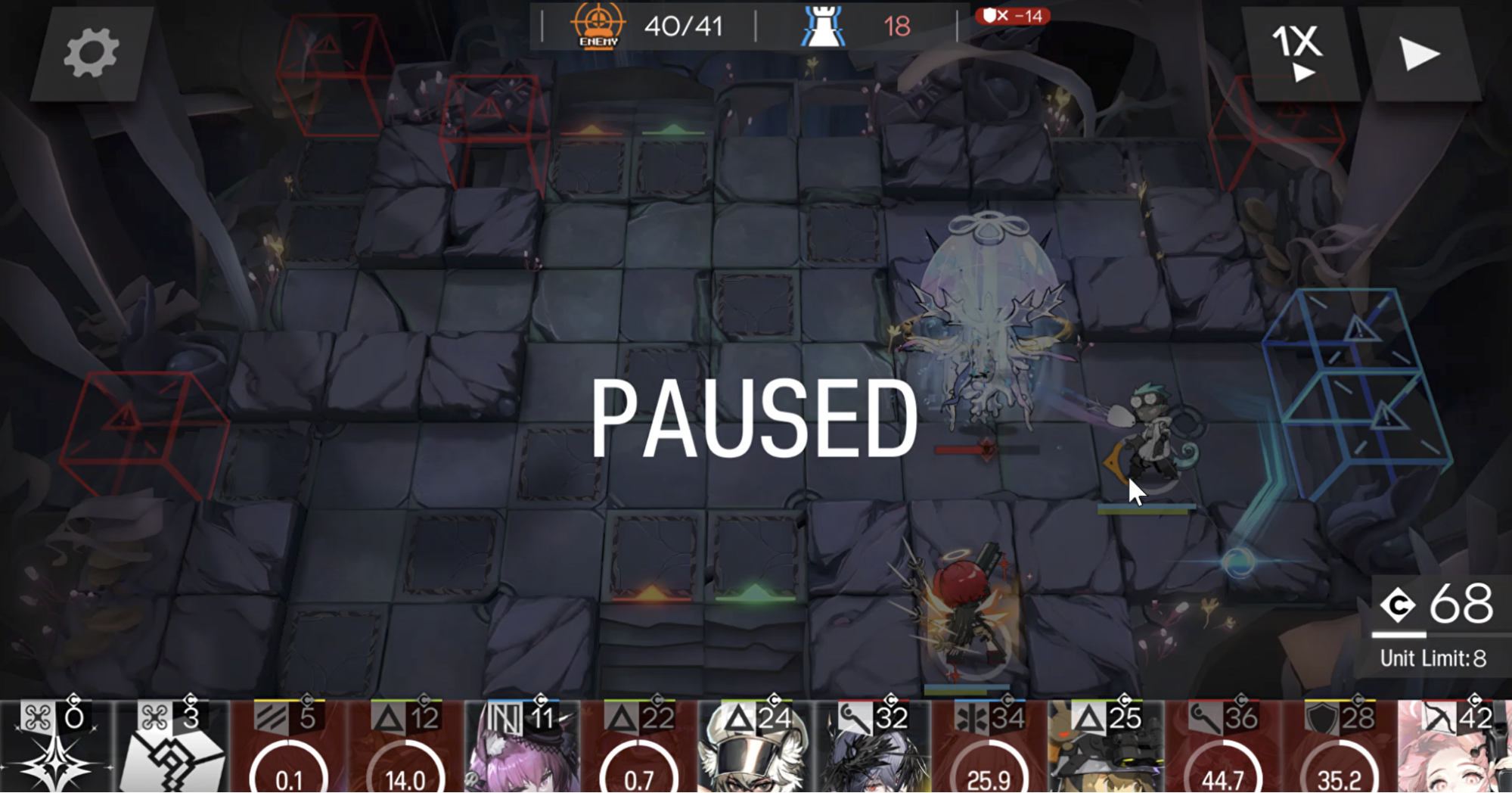Select the cost 0 star device card
This screenshot has height=793, width=1512.
(x=56, y=747)
